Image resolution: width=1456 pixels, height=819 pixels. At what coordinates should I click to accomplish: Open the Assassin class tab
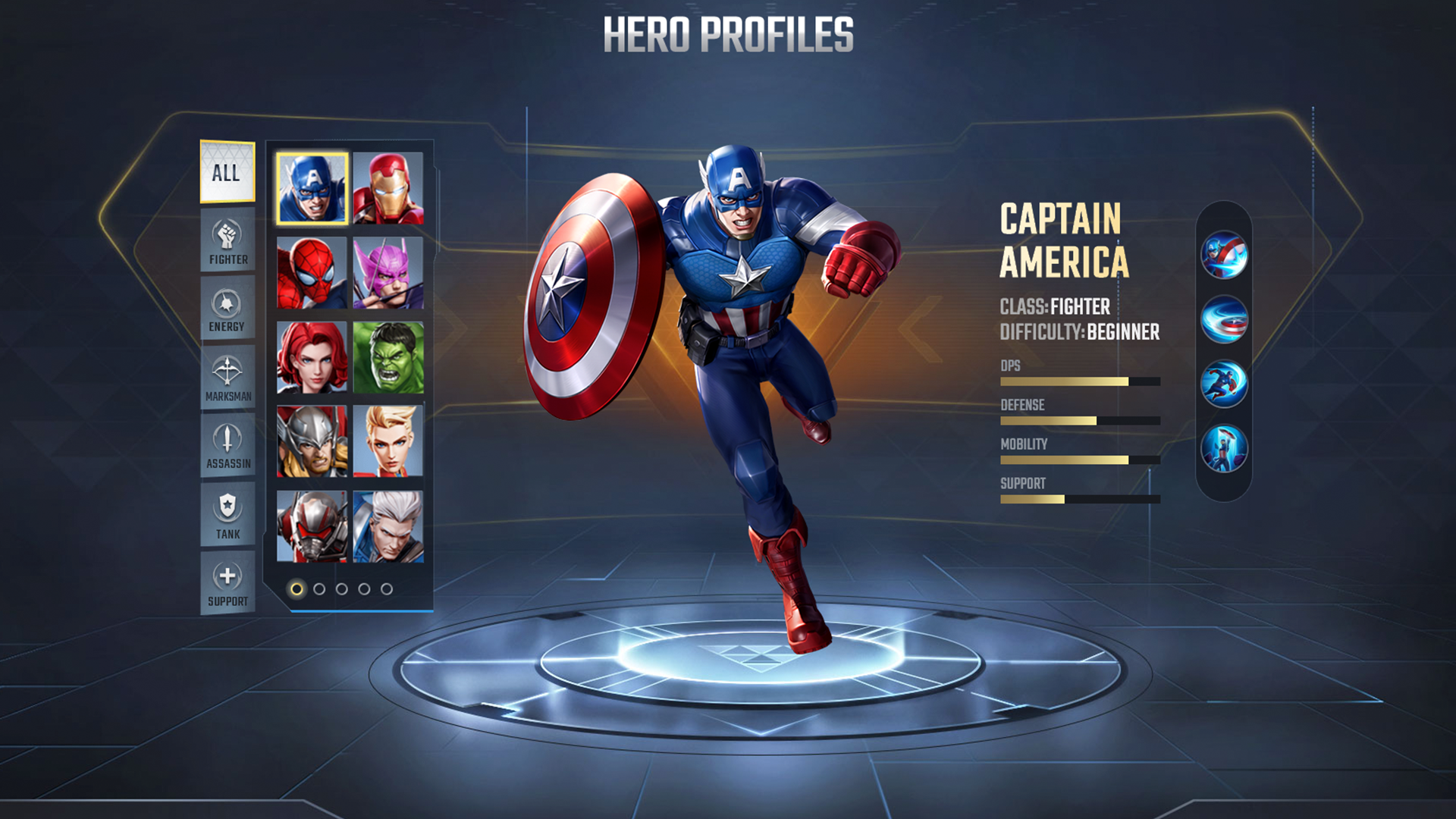227,445
